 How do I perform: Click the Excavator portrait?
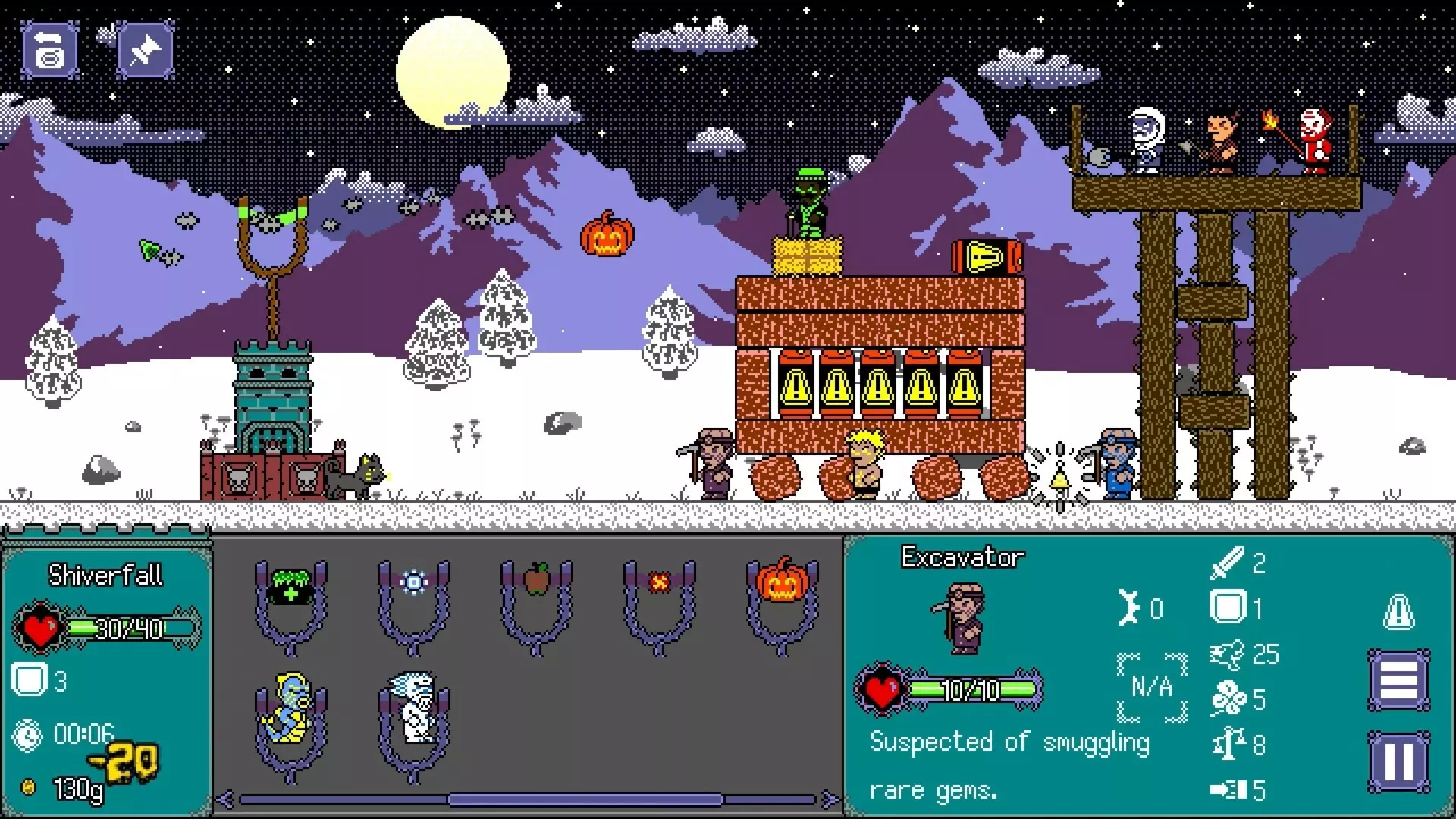(959, 618)
